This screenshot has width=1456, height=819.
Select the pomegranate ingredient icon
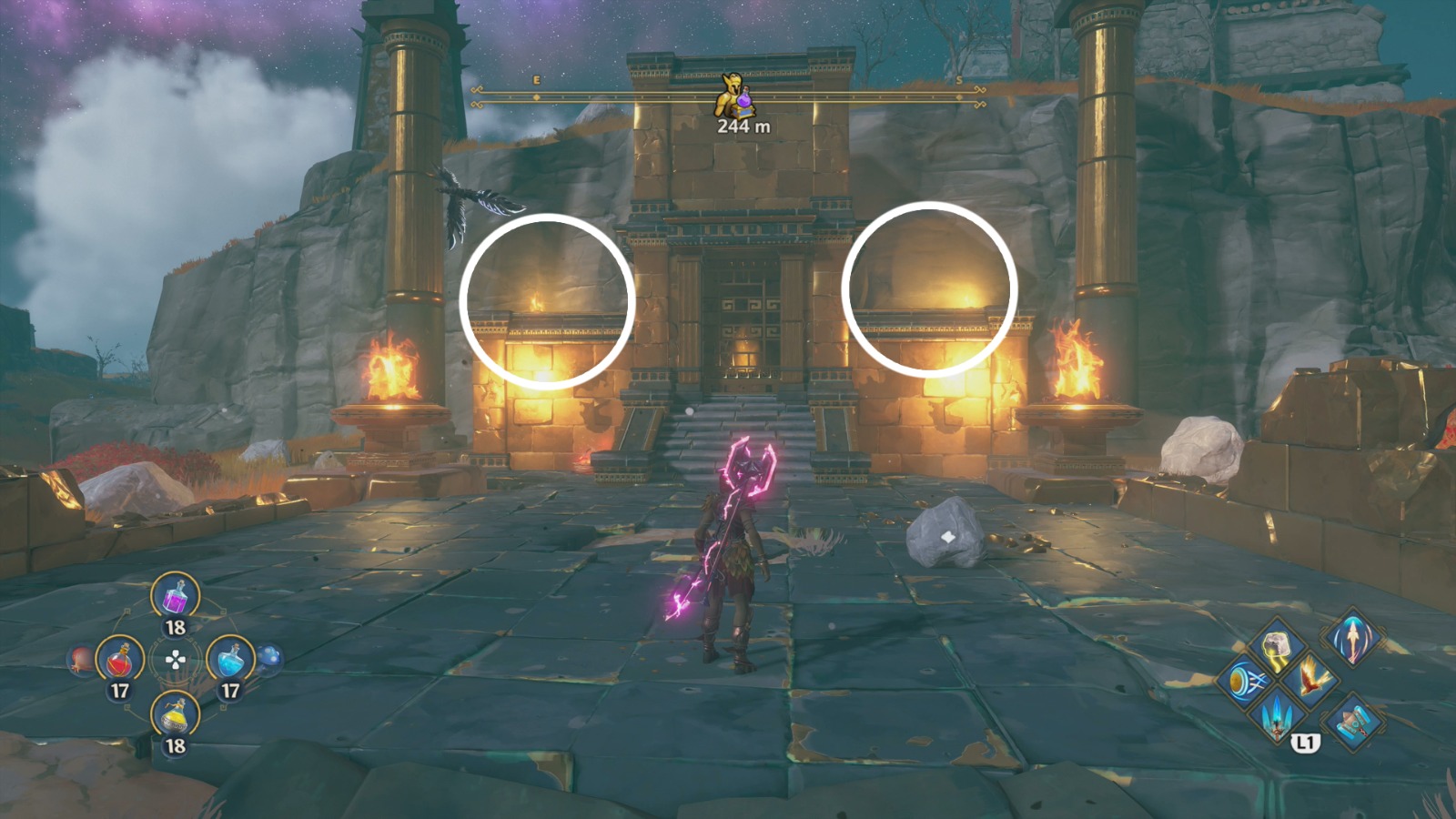tap(78, 659)
